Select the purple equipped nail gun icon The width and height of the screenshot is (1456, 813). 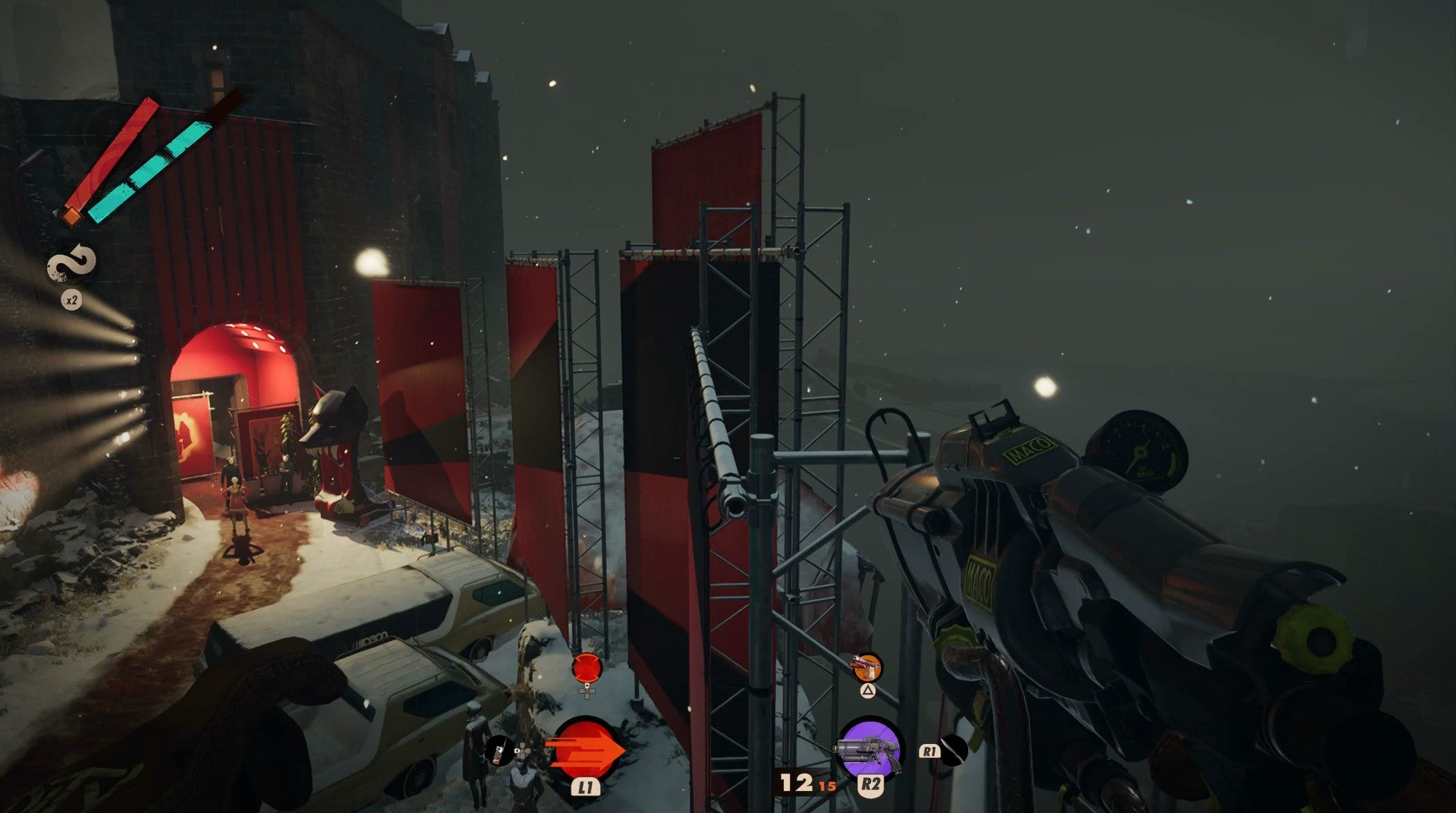[x=870, y=747]
